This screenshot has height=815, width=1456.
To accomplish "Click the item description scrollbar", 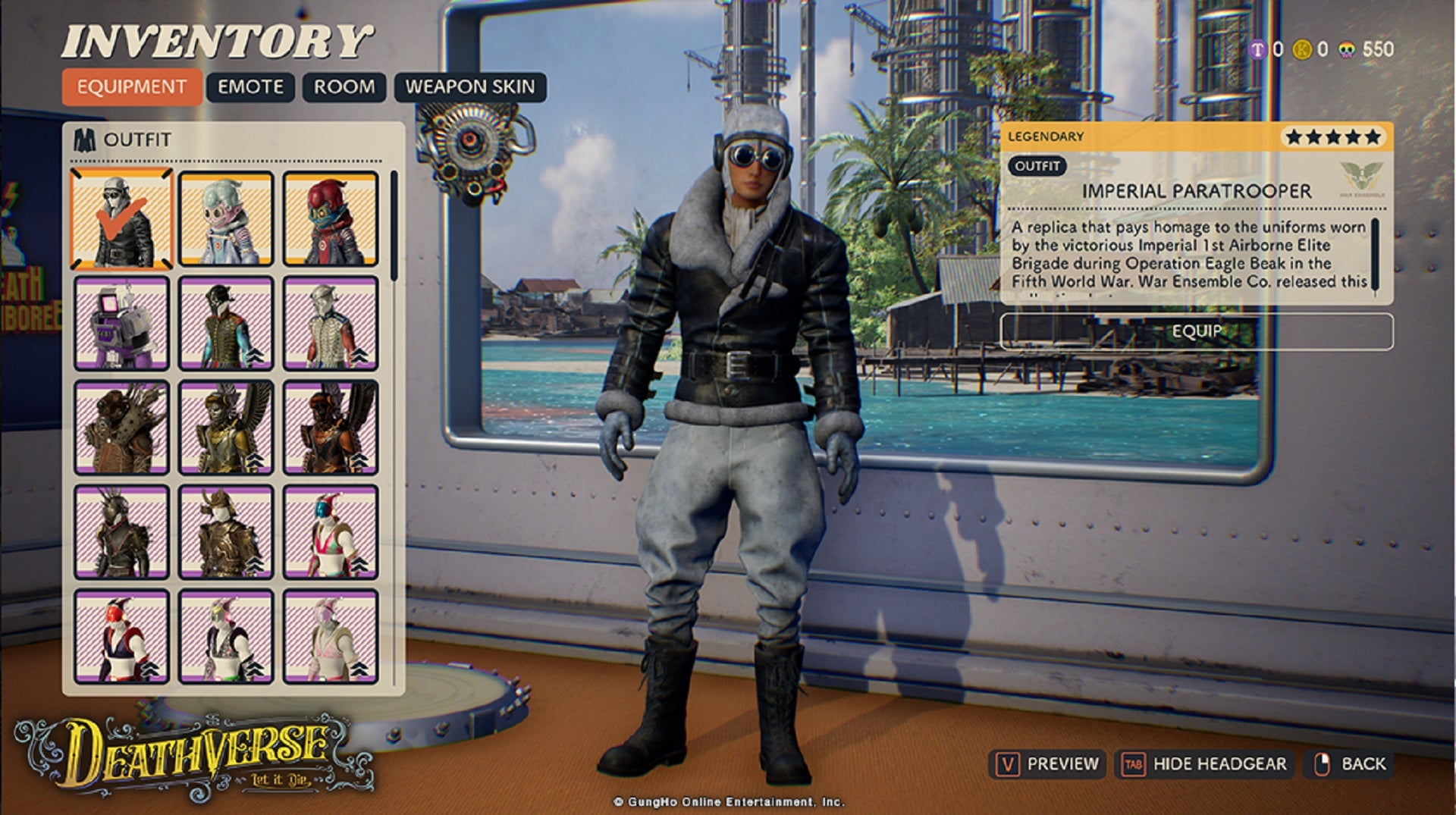I will pos(1376,254).
